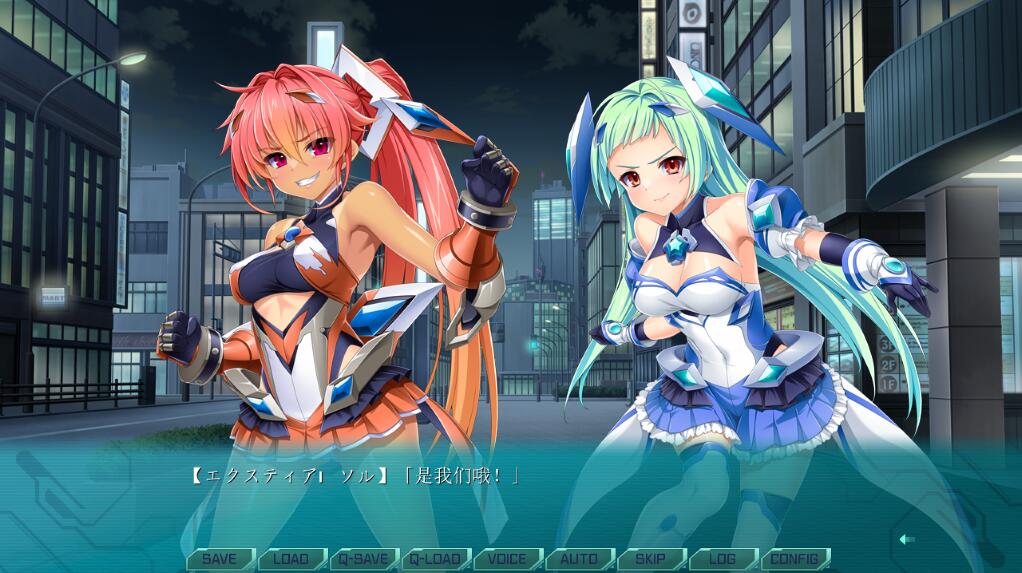Replay the line using VOICE
1022x573 pixels.
pos(508,559)
